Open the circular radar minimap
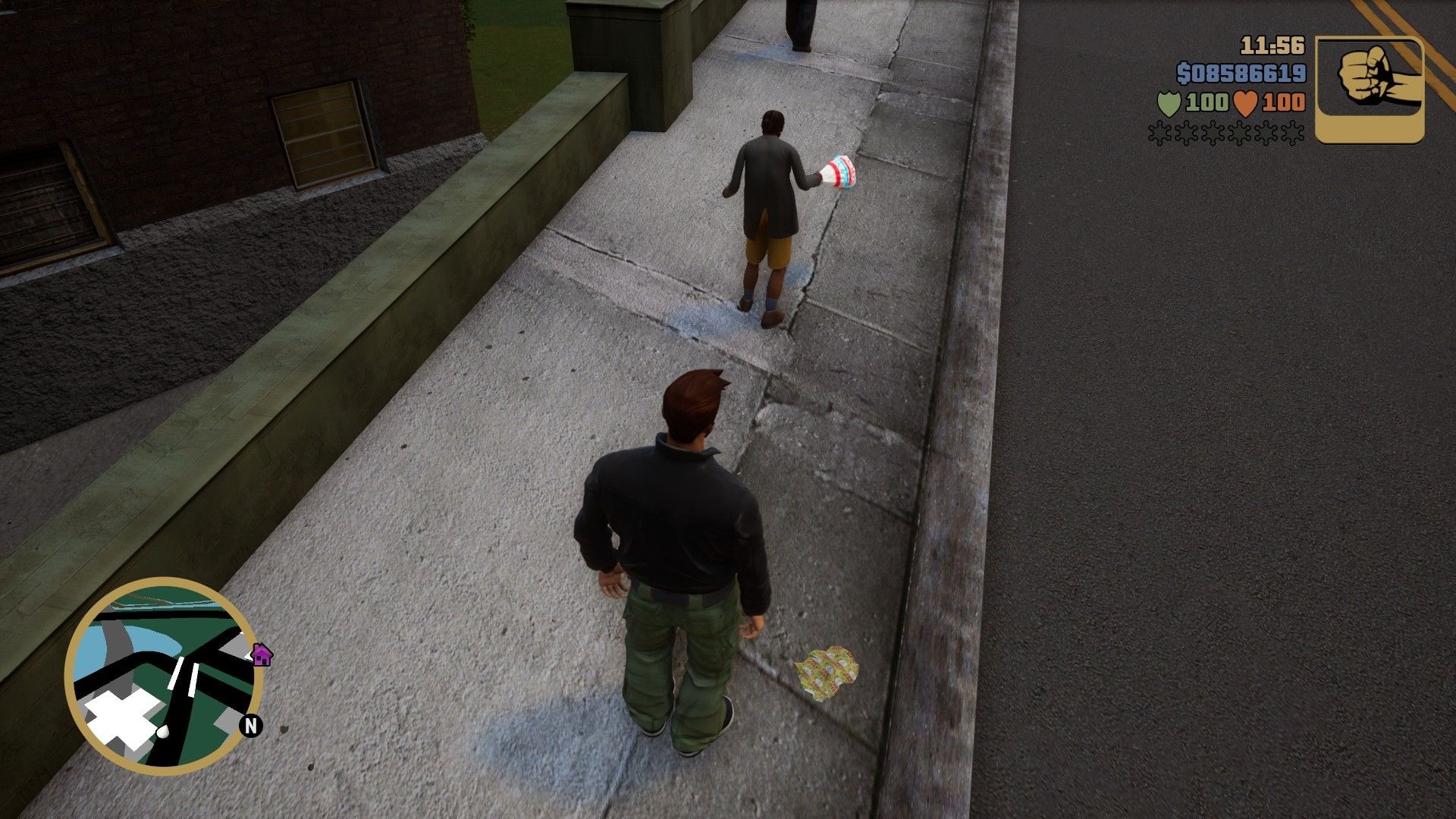 tap(164, 676)
